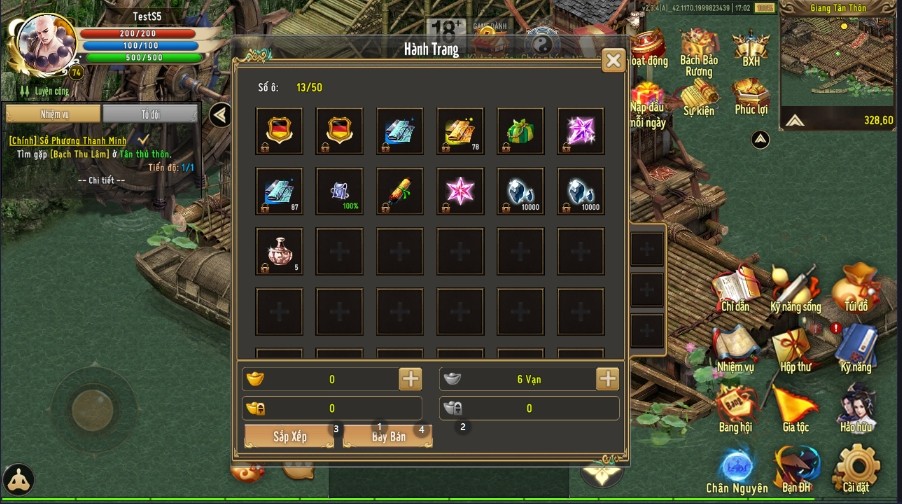Image resolution: width=902 pixels, height=504 pixels.
Task: Open the Gia tộc clan flag
Action: 796,408
